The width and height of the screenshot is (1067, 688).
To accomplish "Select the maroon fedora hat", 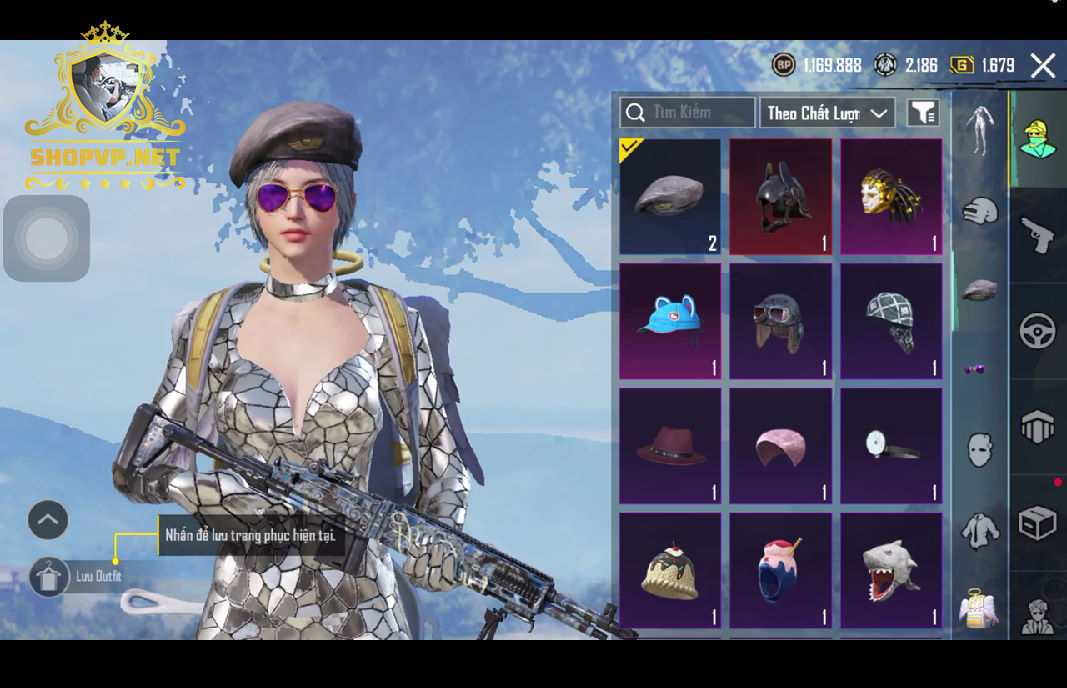I will (x=670, y=446).
